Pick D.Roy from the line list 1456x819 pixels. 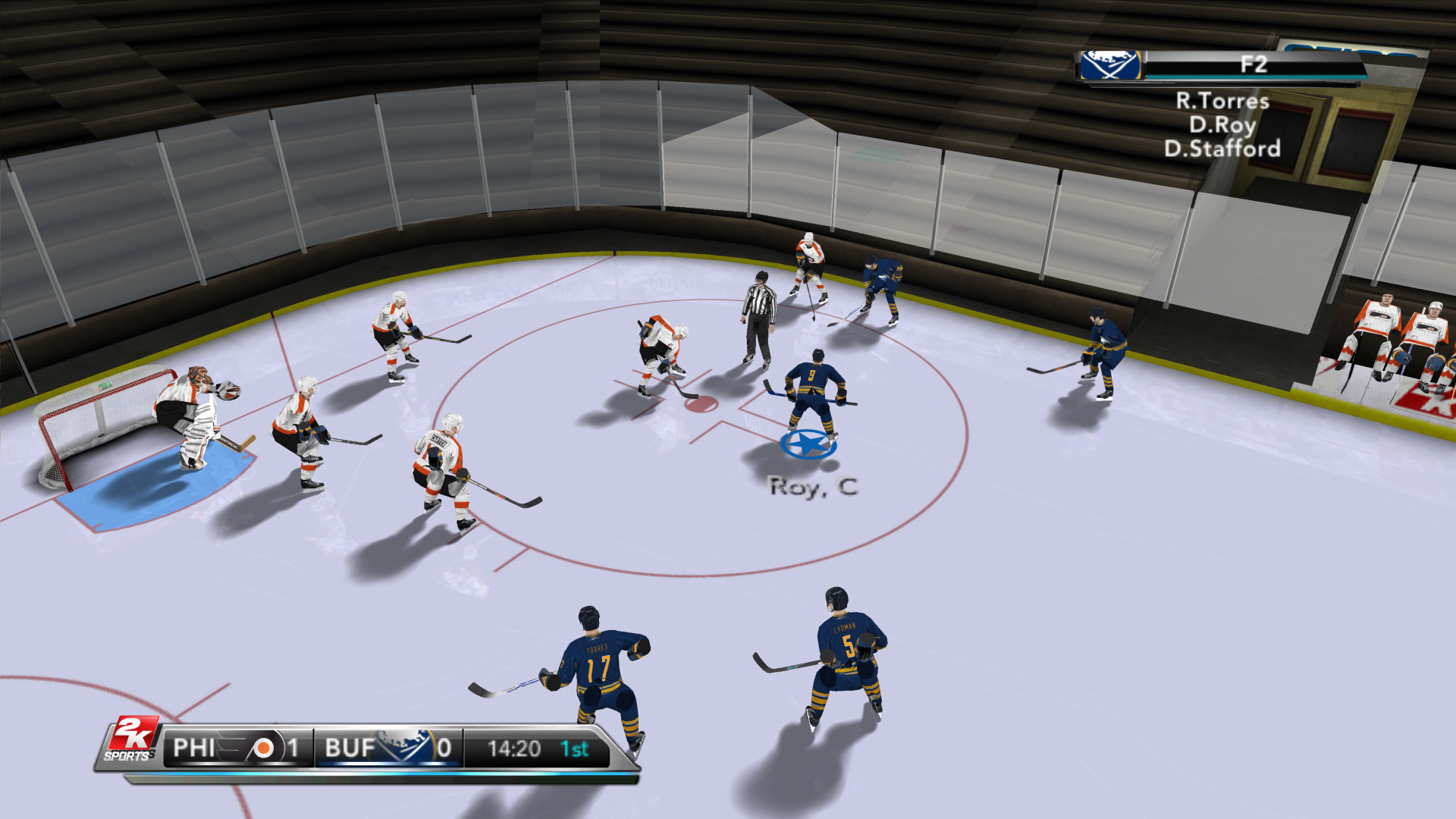pos(1222,124)
